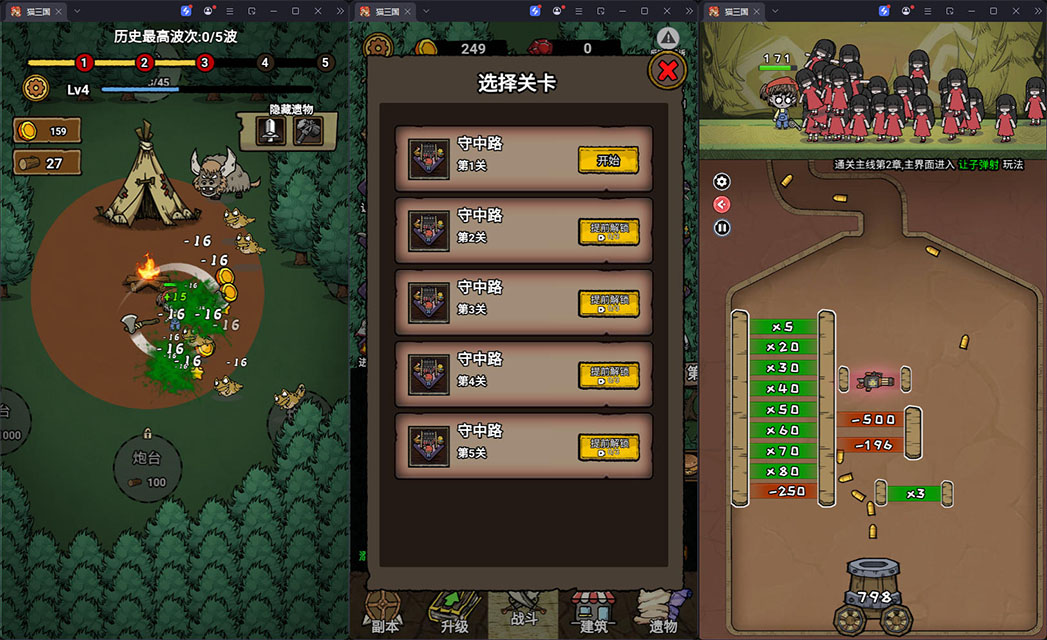Image resolution: width=1047 pixels, height=640 pixels.
Task: Open the white gear settings in bullet game
Action: coord(722,182)
